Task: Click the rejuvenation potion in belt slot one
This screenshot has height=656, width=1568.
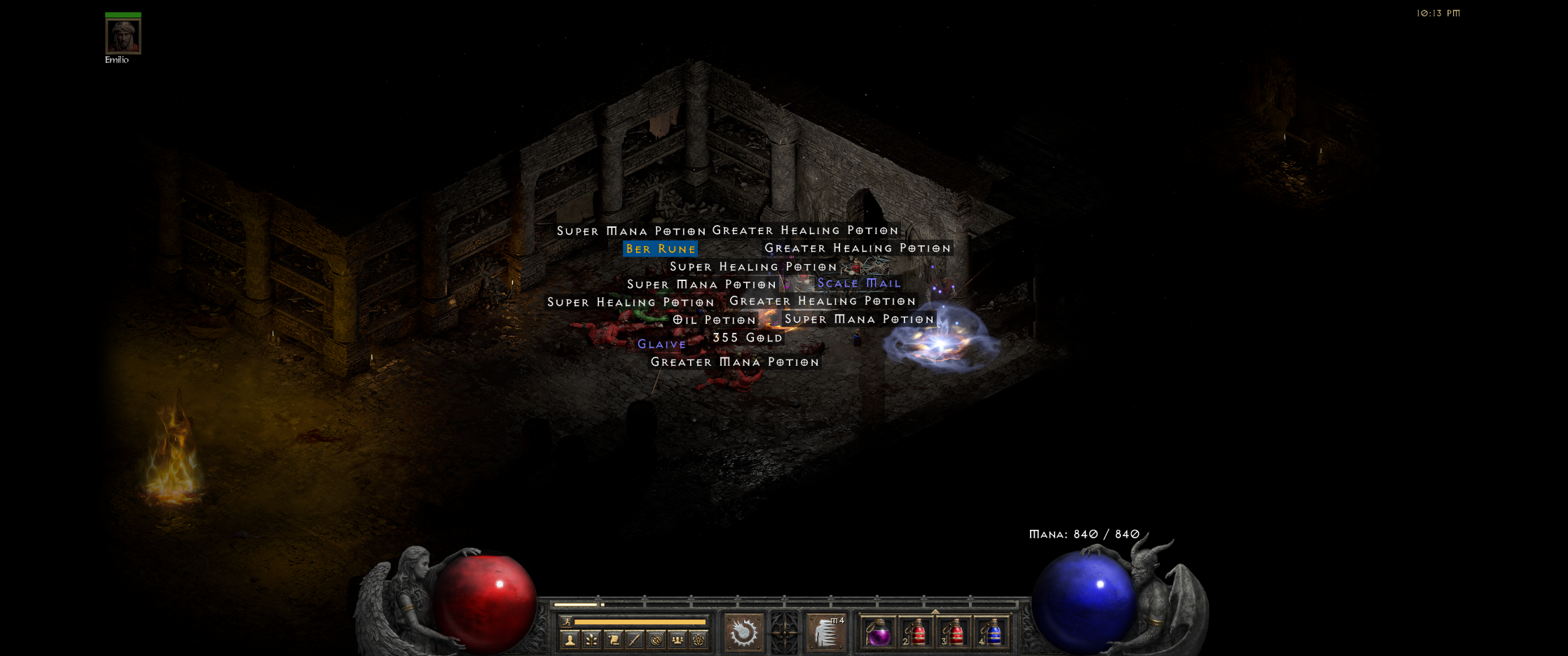Action: click(880, 633)
